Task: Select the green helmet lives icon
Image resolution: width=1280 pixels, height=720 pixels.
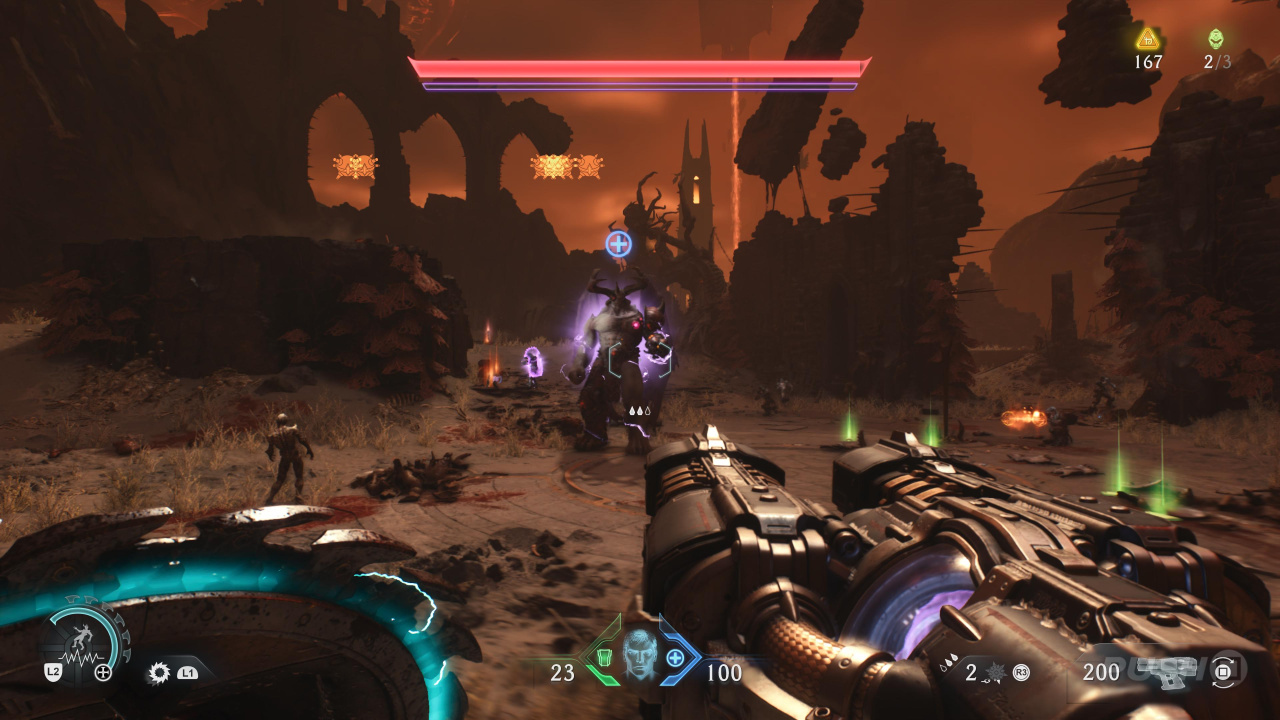Action: click(x=1215, y=39)
